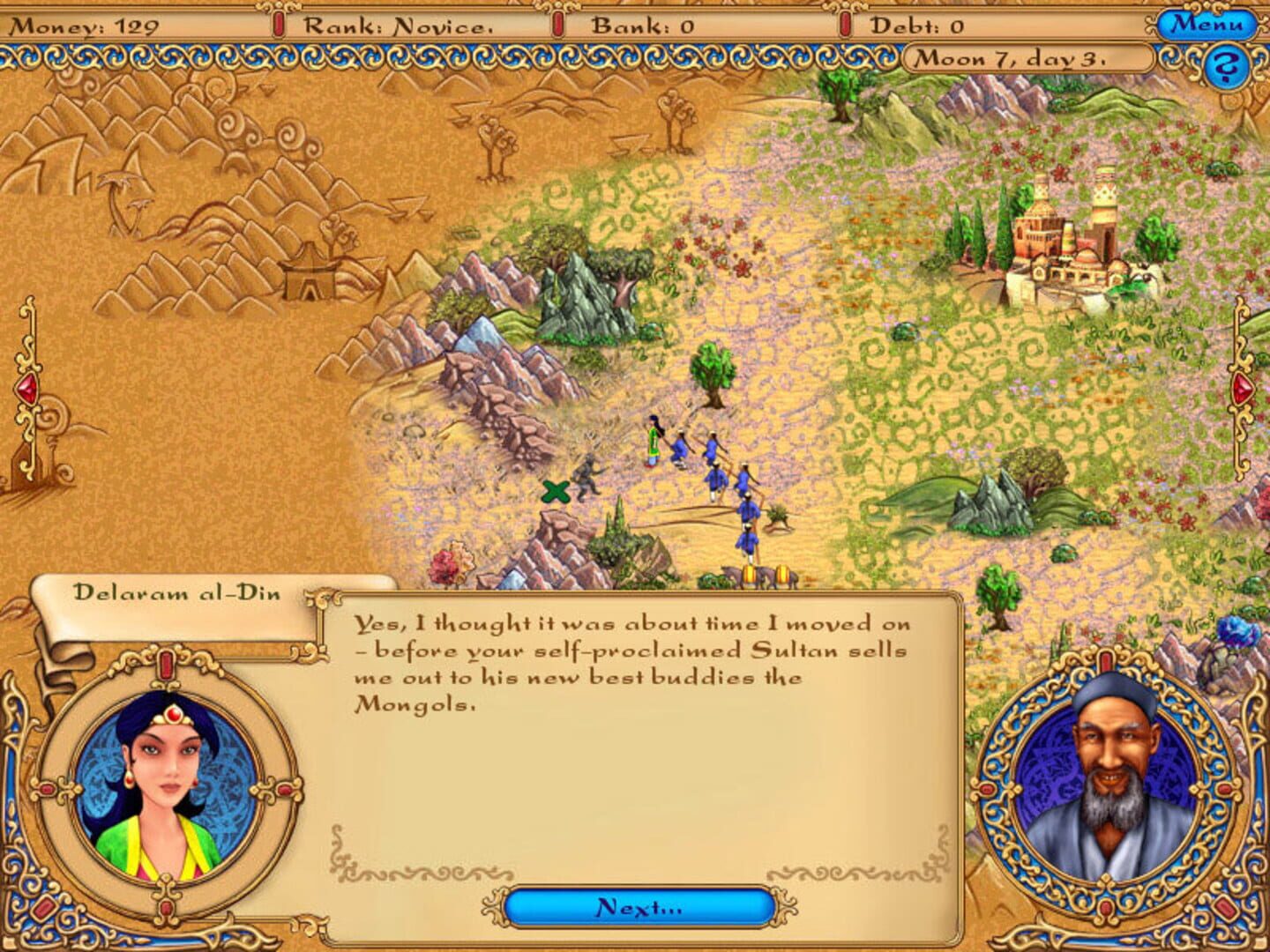1270x952 pixels.
Task: Select the caravan leader on the trail
Action: [x=654, y=443]
